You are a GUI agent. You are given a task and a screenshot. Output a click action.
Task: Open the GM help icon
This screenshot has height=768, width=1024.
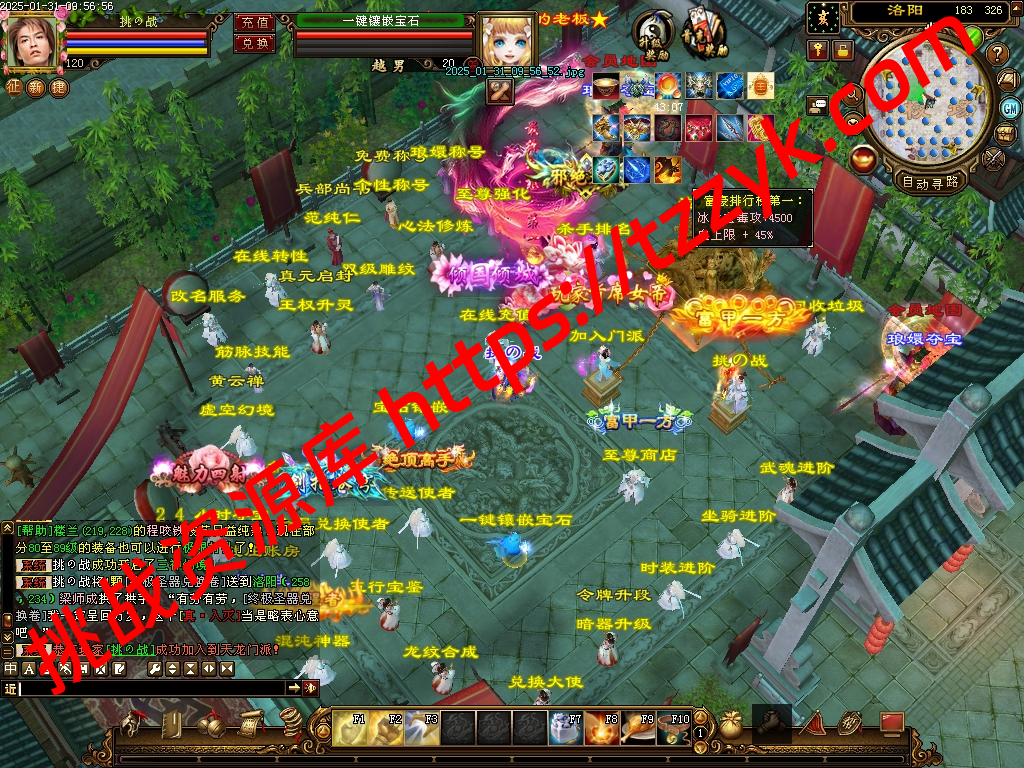1010,107
